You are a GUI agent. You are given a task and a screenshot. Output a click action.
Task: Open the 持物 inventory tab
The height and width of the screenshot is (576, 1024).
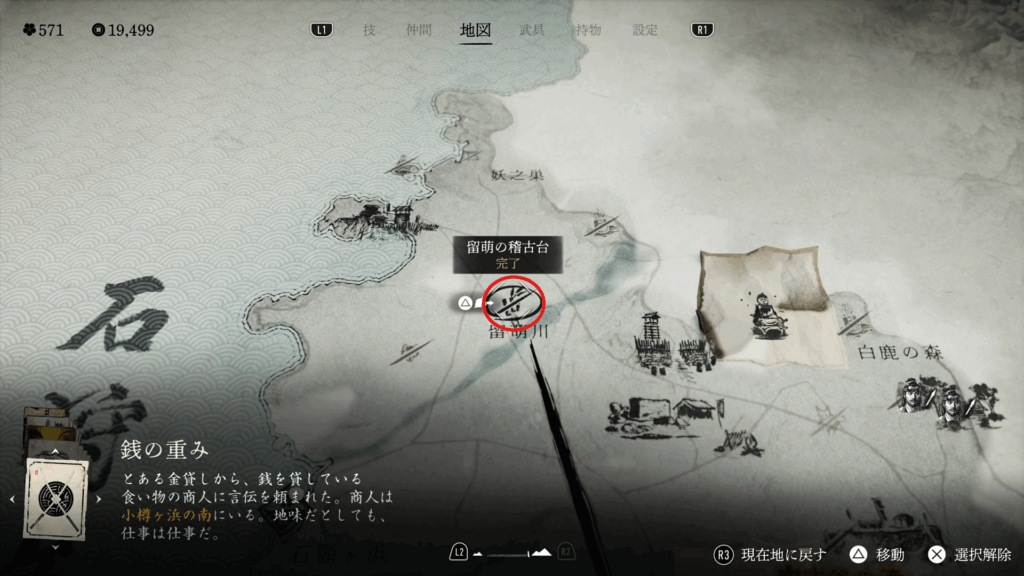pos(588,30)
